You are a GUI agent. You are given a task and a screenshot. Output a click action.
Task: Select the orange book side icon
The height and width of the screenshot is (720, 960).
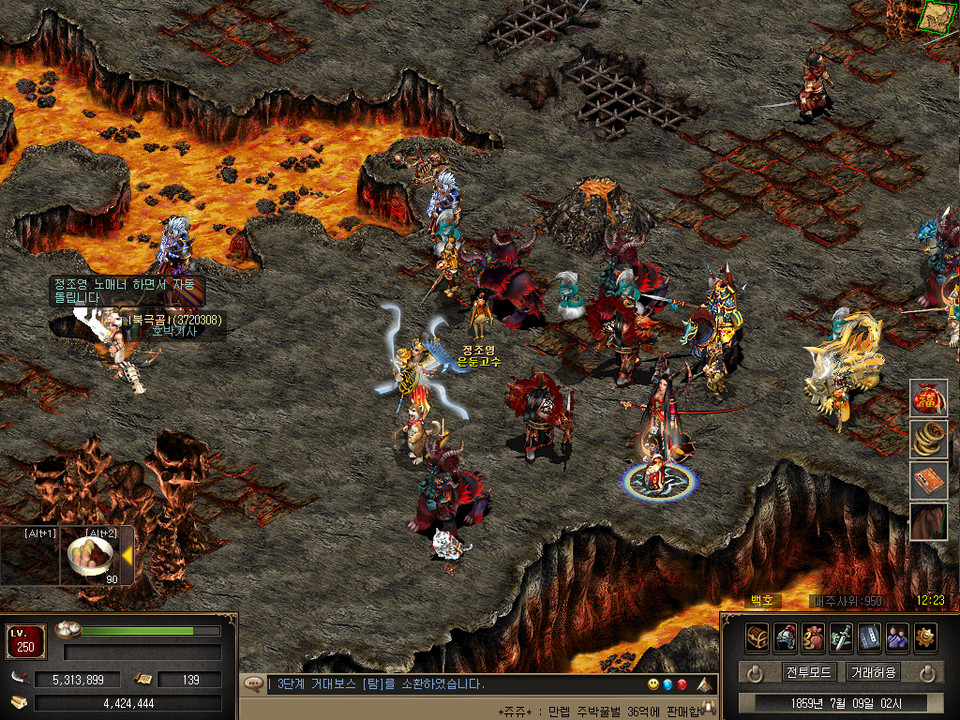click(x=928, y=480)
